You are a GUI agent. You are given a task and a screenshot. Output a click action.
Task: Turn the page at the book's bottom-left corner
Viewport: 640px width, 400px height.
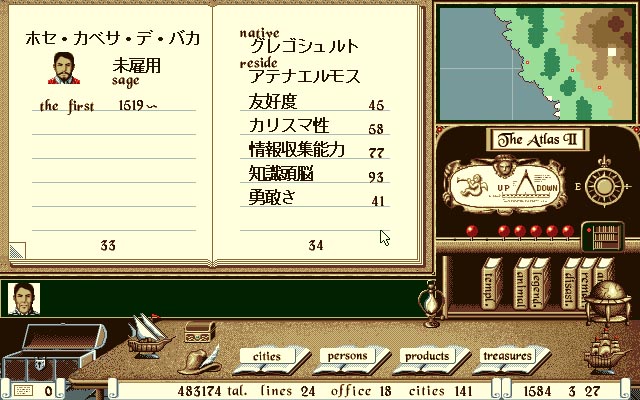pyautogui.click(x=17, y=249)
